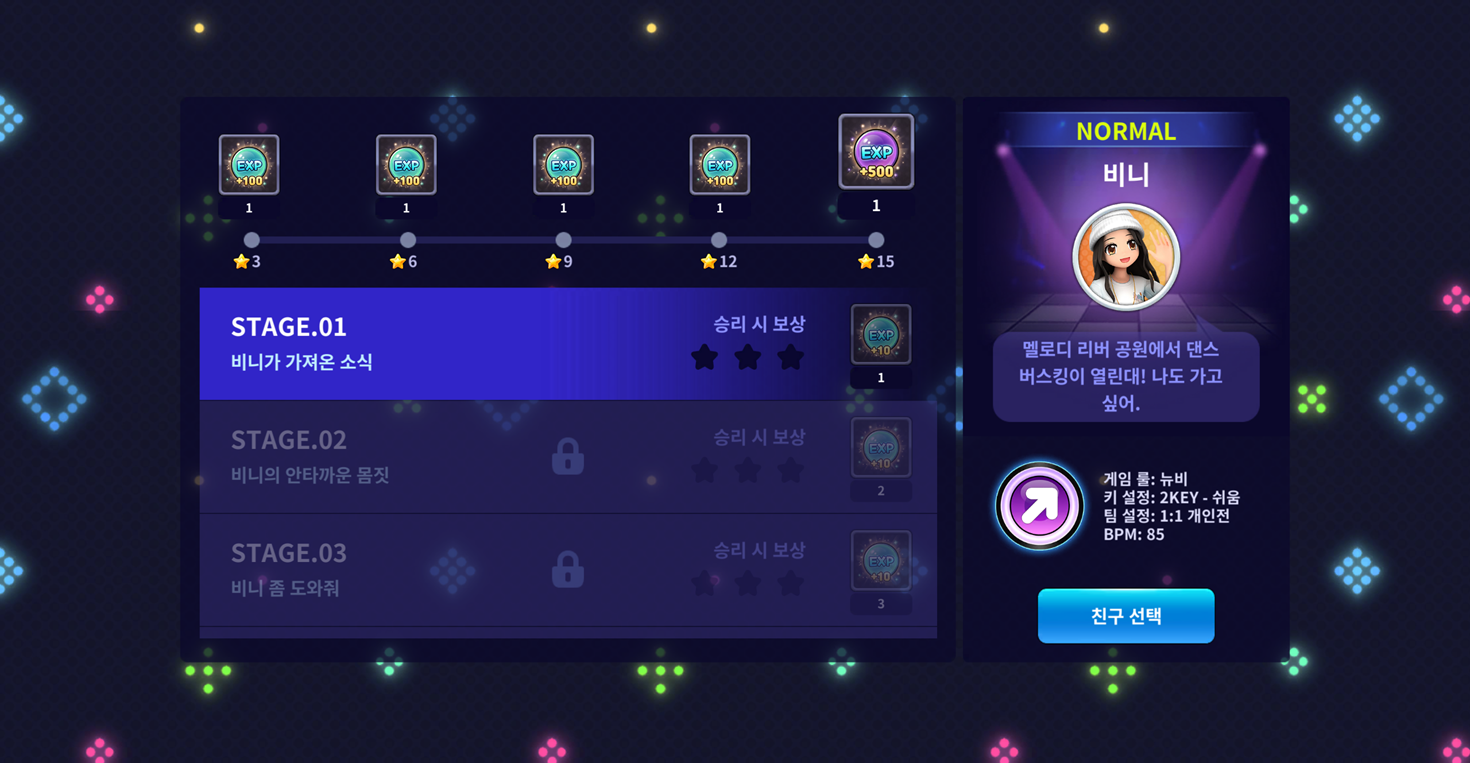Open the 9-star EXP +100 reward
The image size is (1470, 763).
pos(563,165)
